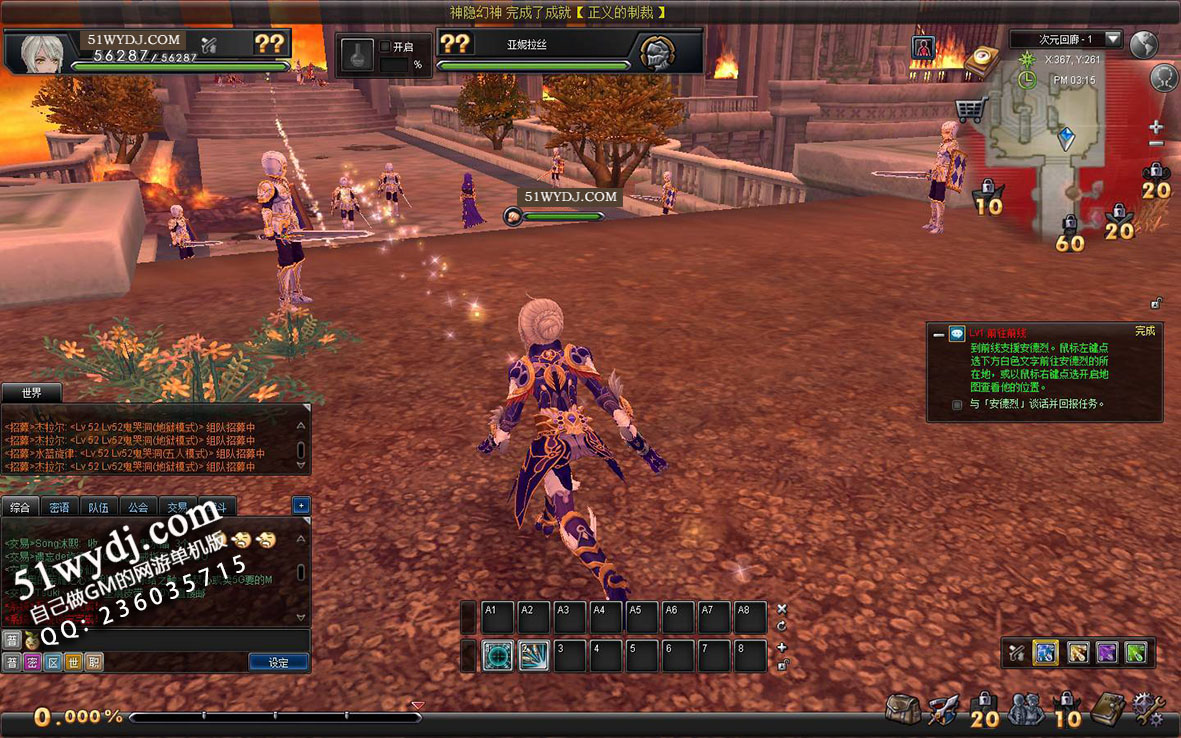Toggle the 开启 checkbox beside the potion
Image resolution: width=1181 pixels, height=738 pixels.
click(385, 46)
